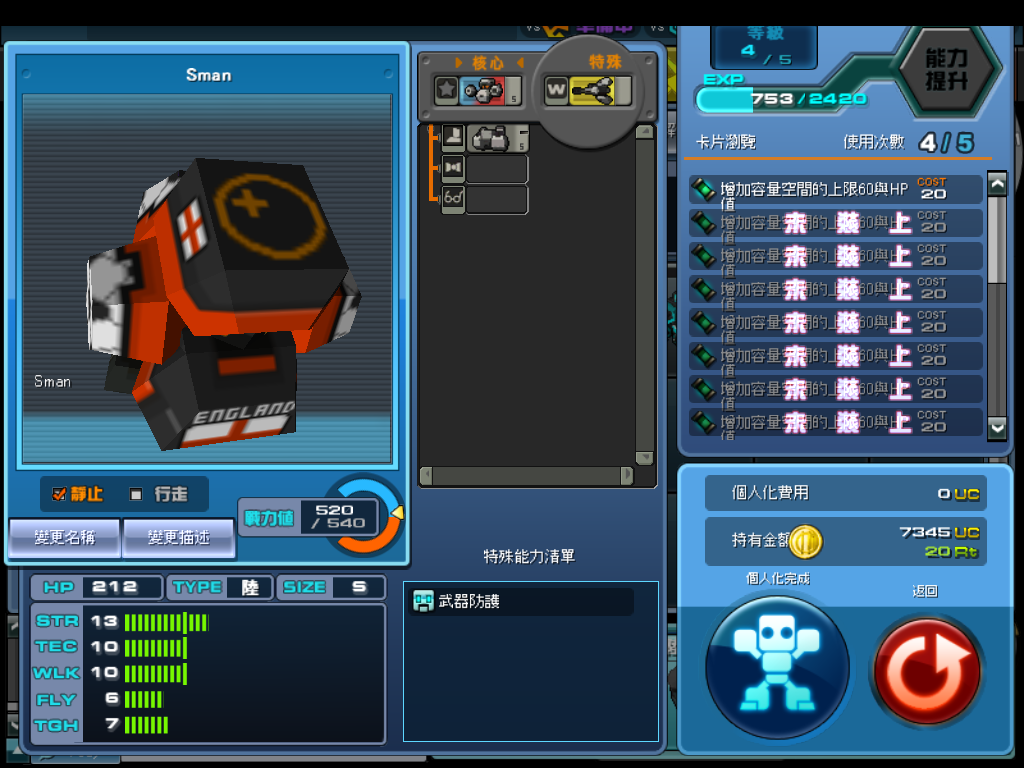Click the 變更名稱 rename button
The image size is (1024, 768).
click(65, 538)
